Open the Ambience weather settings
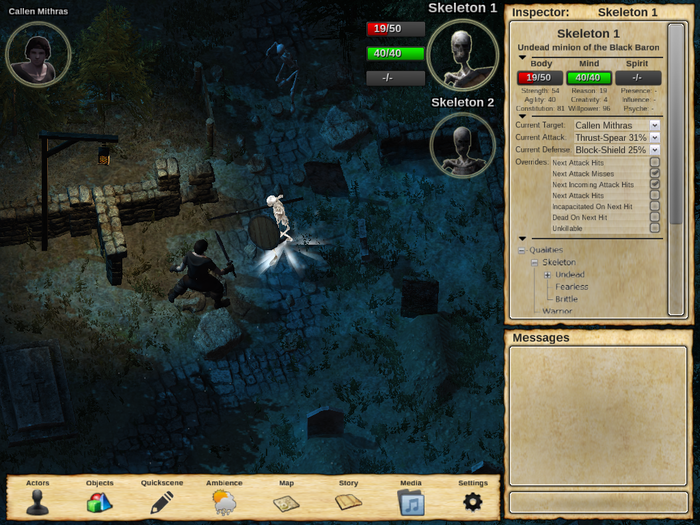Image resolution: width=700 pixels, height=525 pixels. pos(224,498)
